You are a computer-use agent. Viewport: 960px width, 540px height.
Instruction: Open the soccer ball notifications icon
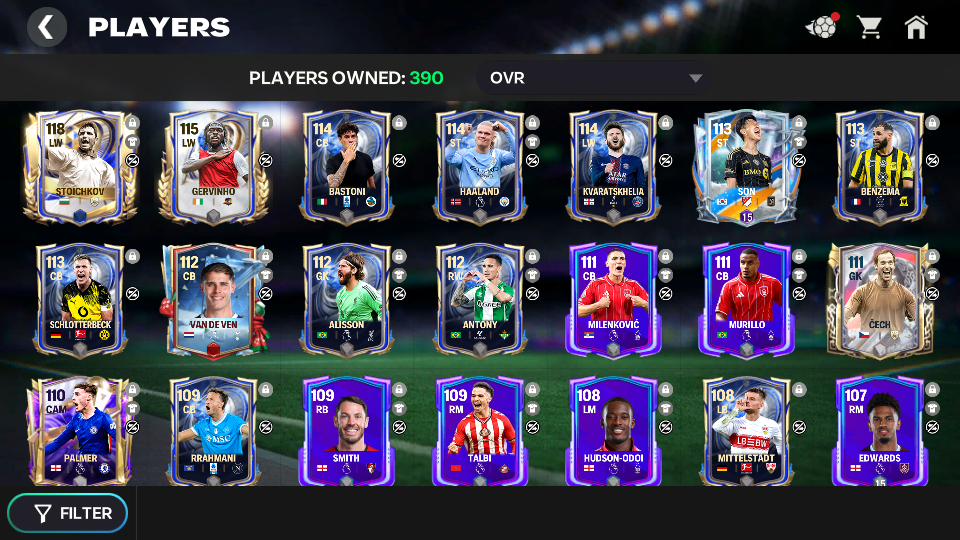click(821, 27)
